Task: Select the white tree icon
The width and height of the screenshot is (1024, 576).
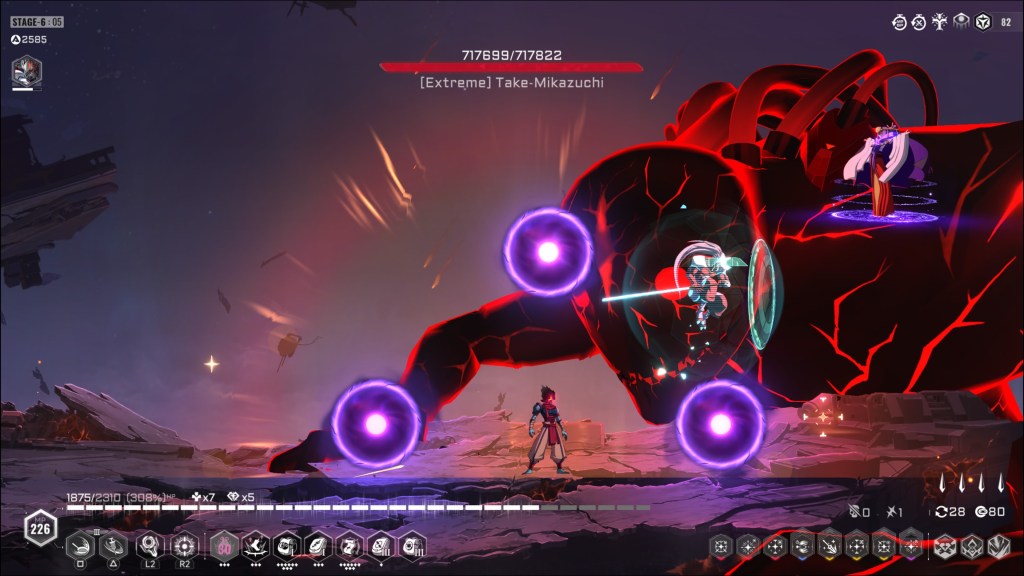Action: 939,21
